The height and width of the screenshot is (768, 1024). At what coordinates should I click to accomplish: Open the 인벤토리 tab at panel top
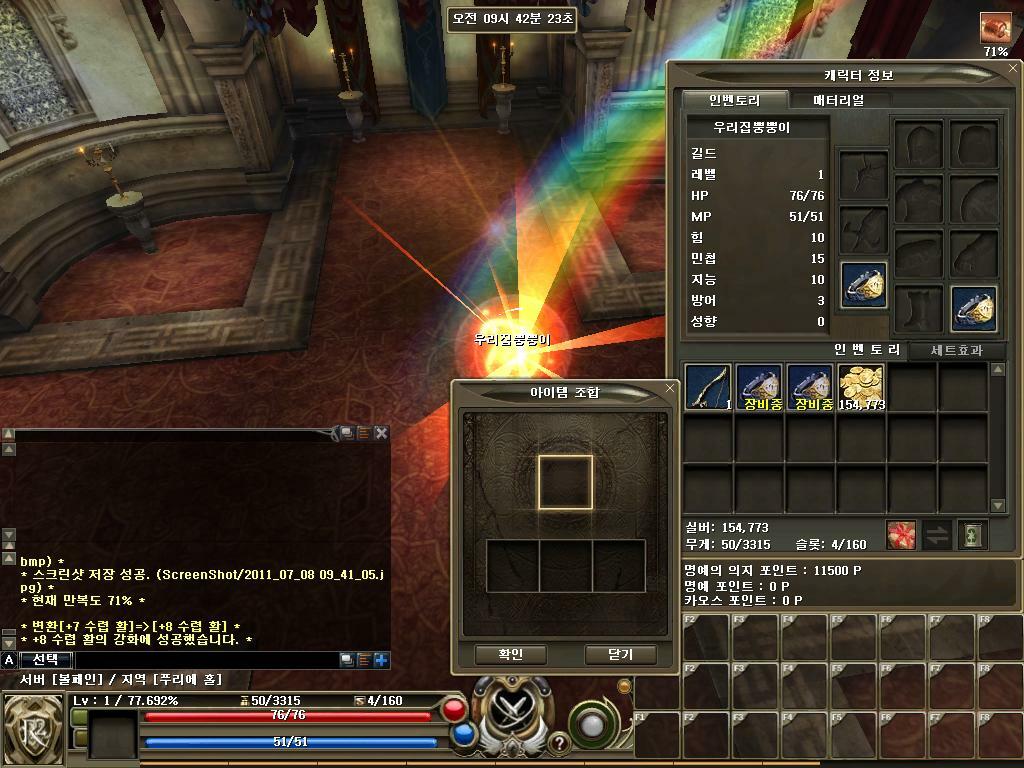tap(735, 100)
